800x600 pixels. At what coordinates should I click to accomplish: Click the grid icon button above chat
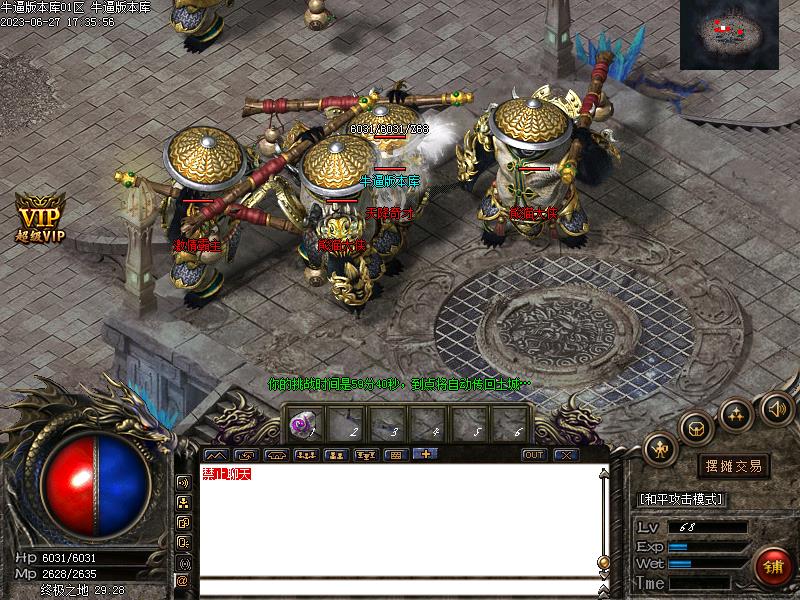[395, 455]
